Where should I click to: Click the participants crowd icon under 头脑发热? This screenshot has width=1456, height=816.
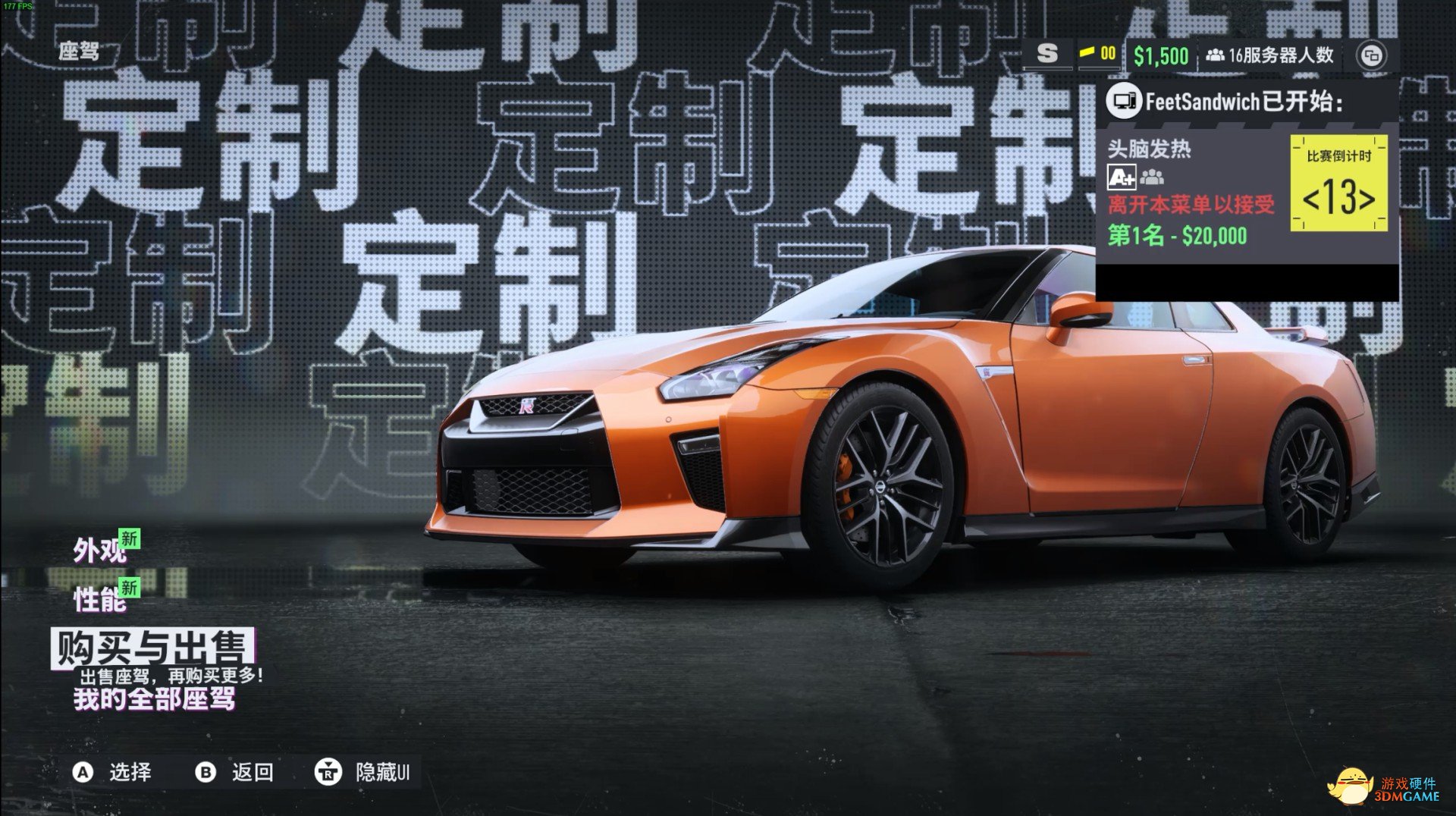(1152, 177)
